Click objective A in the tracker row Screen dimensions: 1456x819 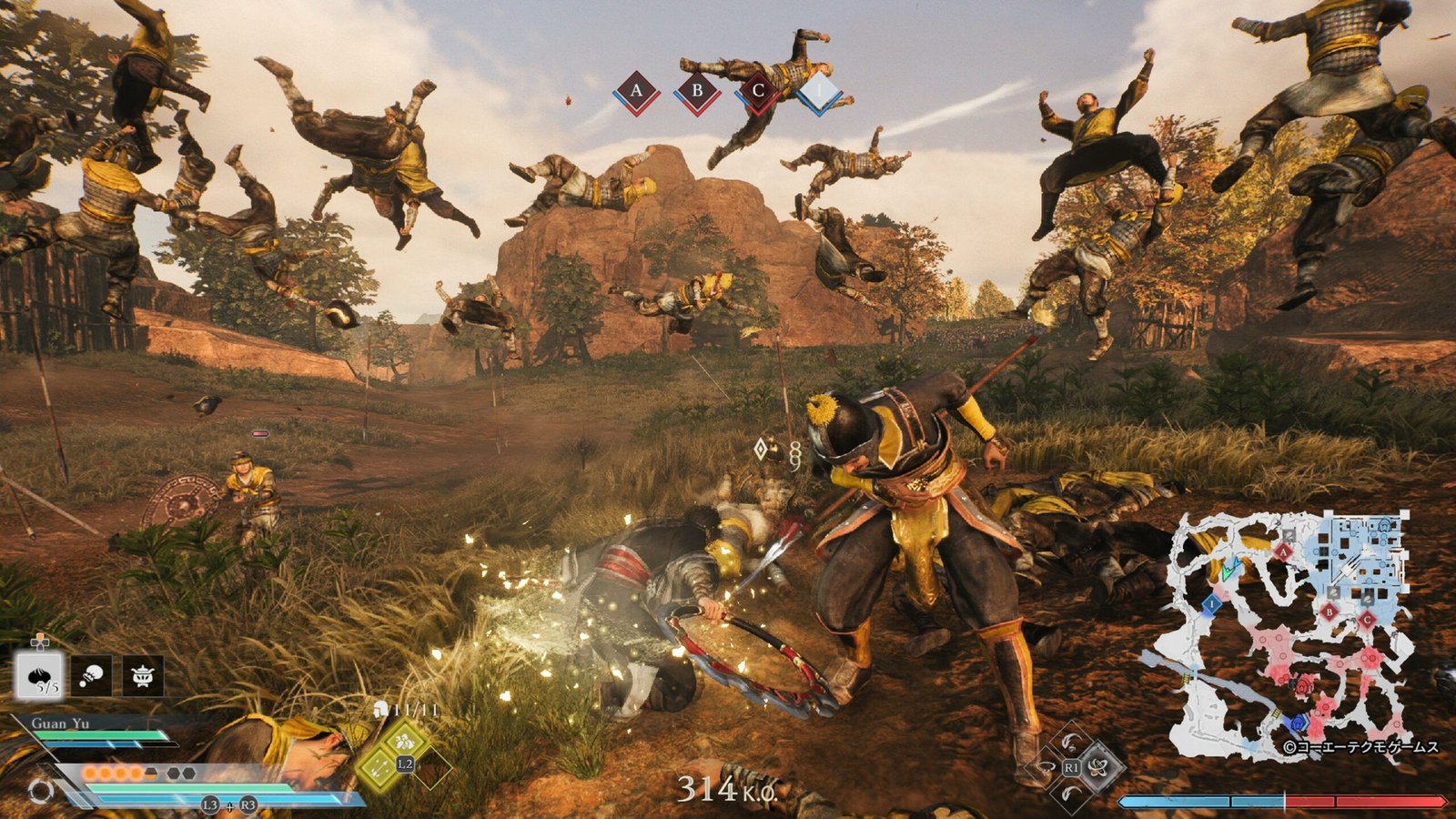pos(636,91)
